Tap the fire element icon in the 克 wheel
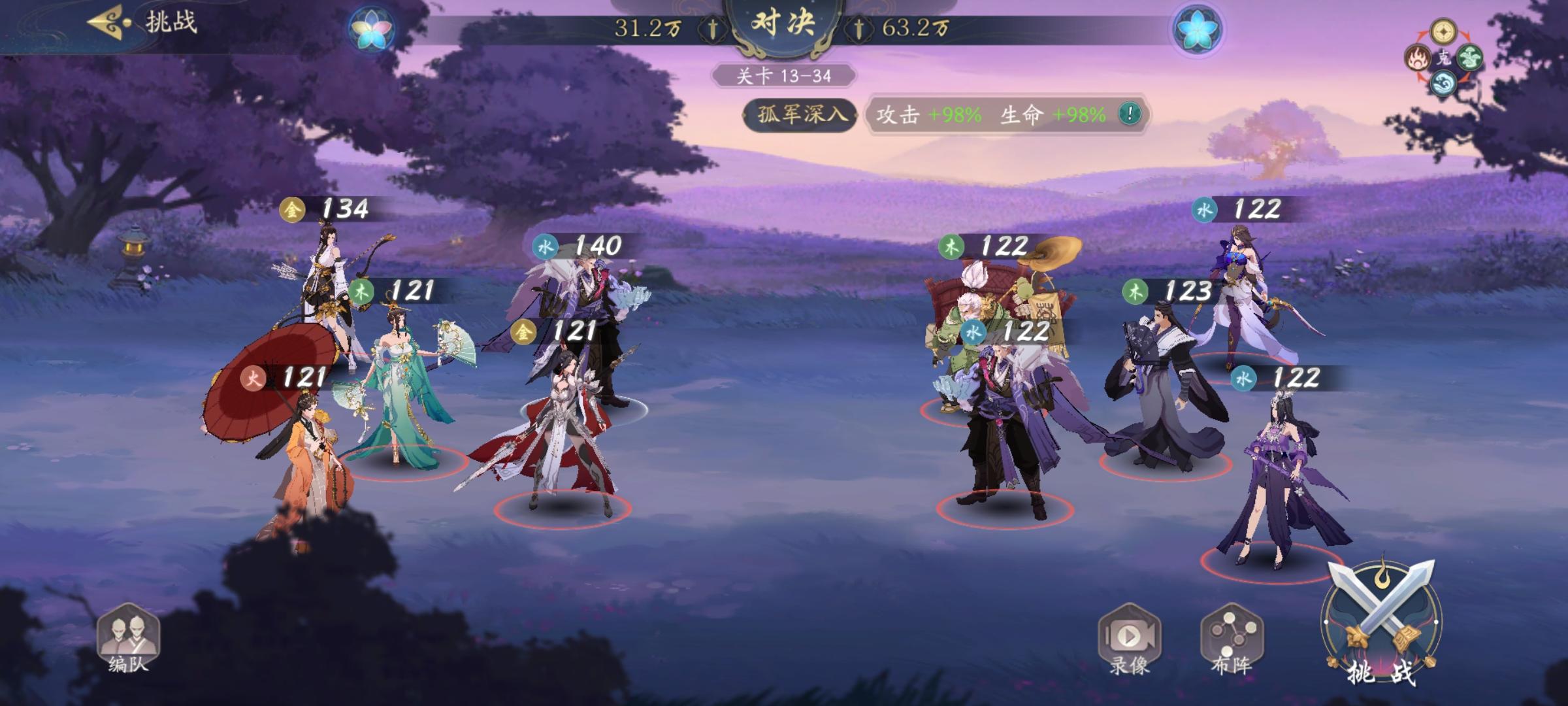The image size is (1568, 706). (x=1417, y=58)
